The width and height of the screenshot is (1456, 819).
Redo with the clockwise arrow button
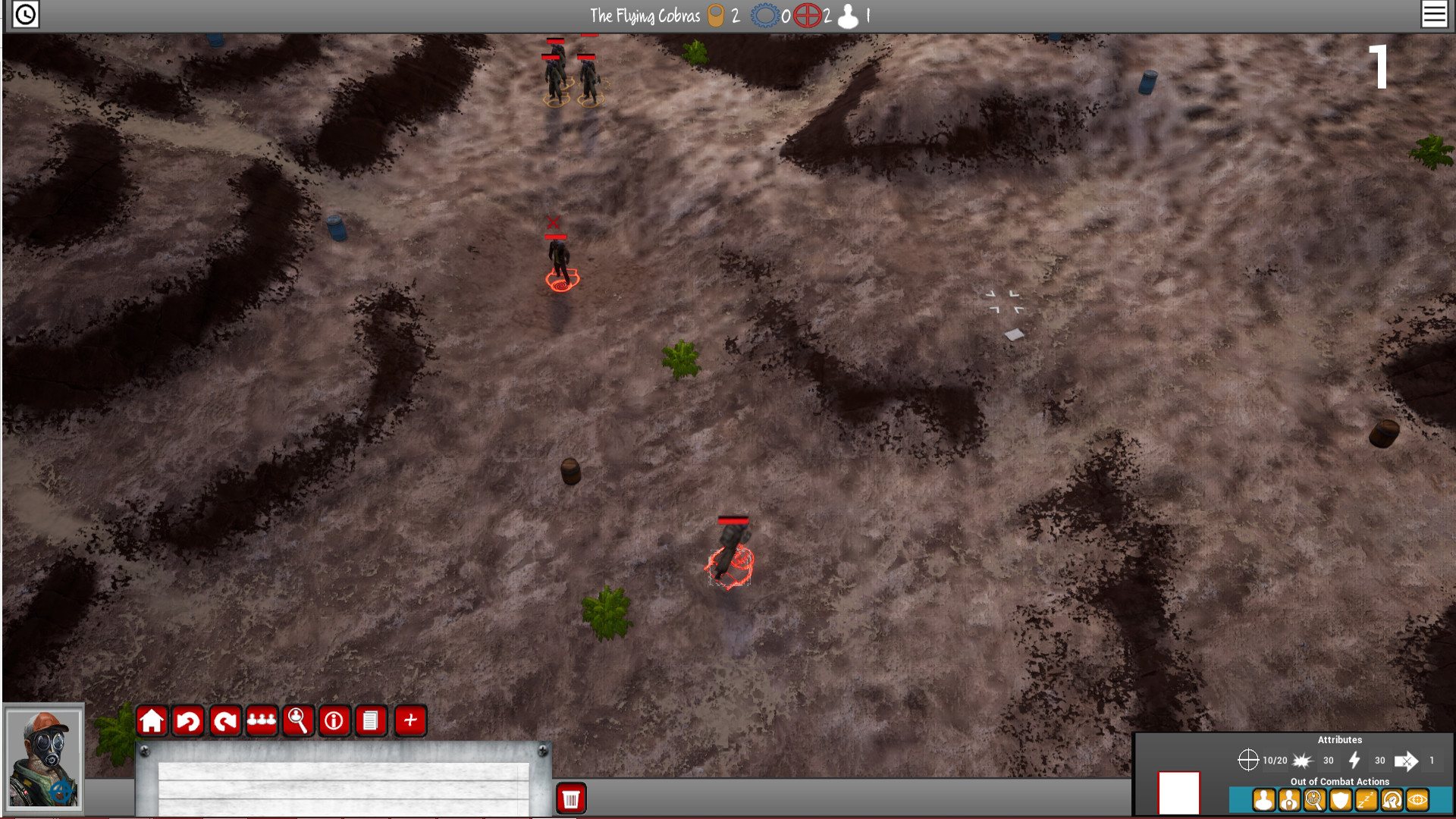225,720
